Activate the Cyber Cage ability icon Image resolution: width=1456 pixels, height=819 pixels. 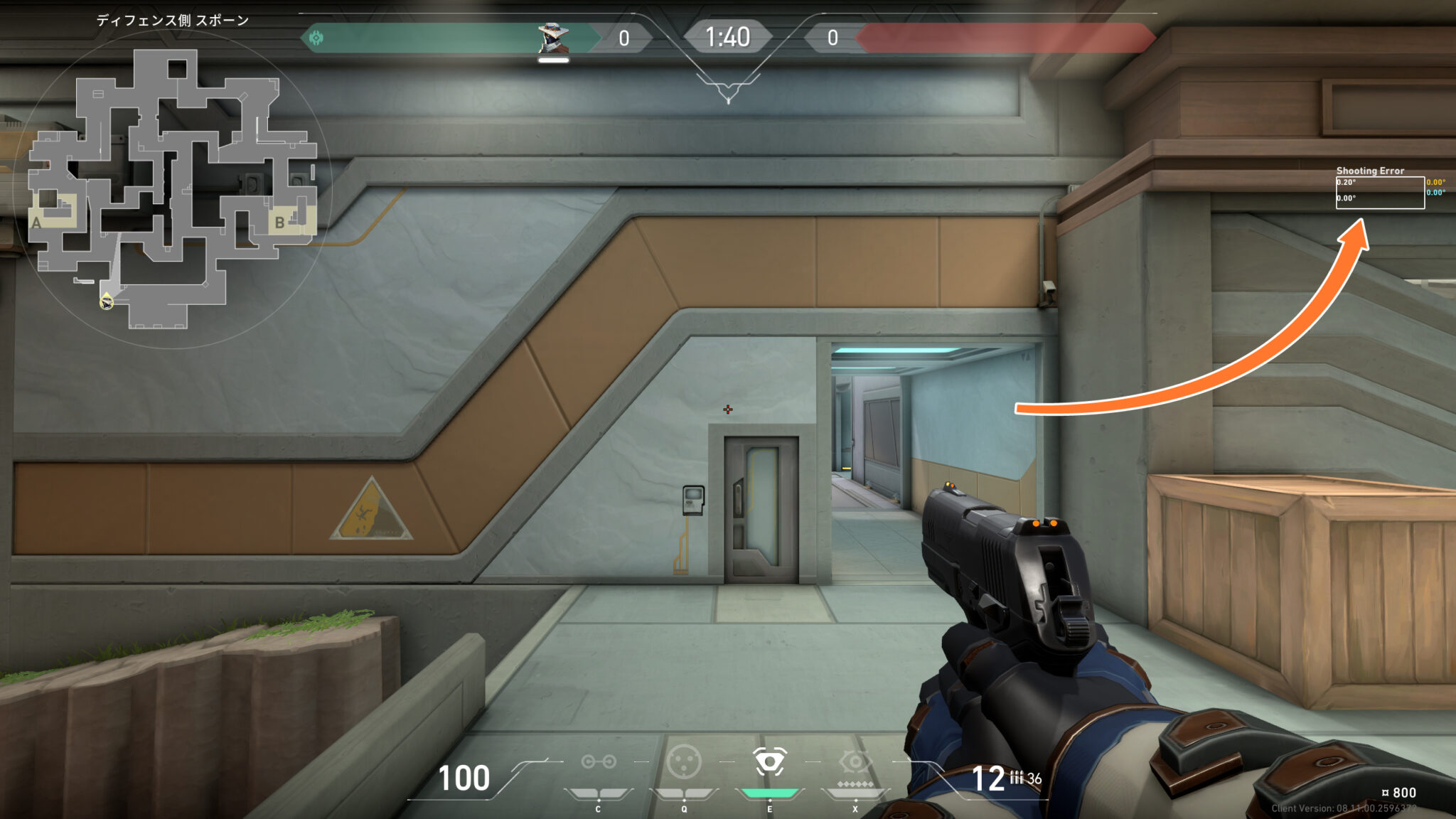click(x=684, y=762)
